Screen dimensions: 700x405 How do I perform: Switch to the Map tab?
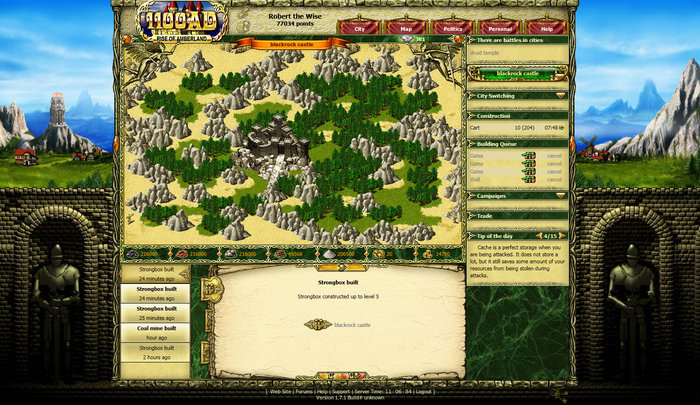tap(406, 28)
